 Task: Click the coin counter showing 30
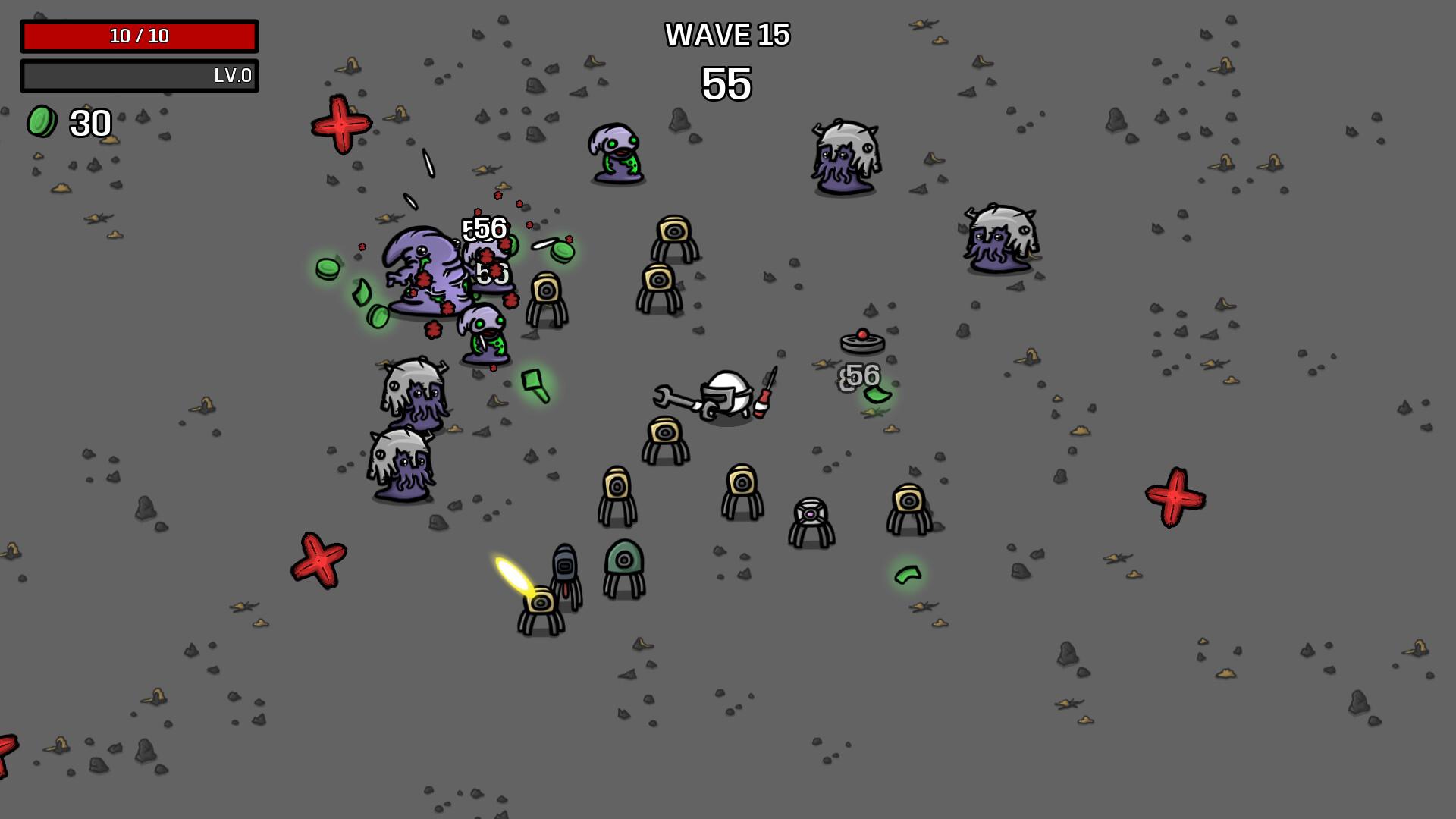coord(89,121)
